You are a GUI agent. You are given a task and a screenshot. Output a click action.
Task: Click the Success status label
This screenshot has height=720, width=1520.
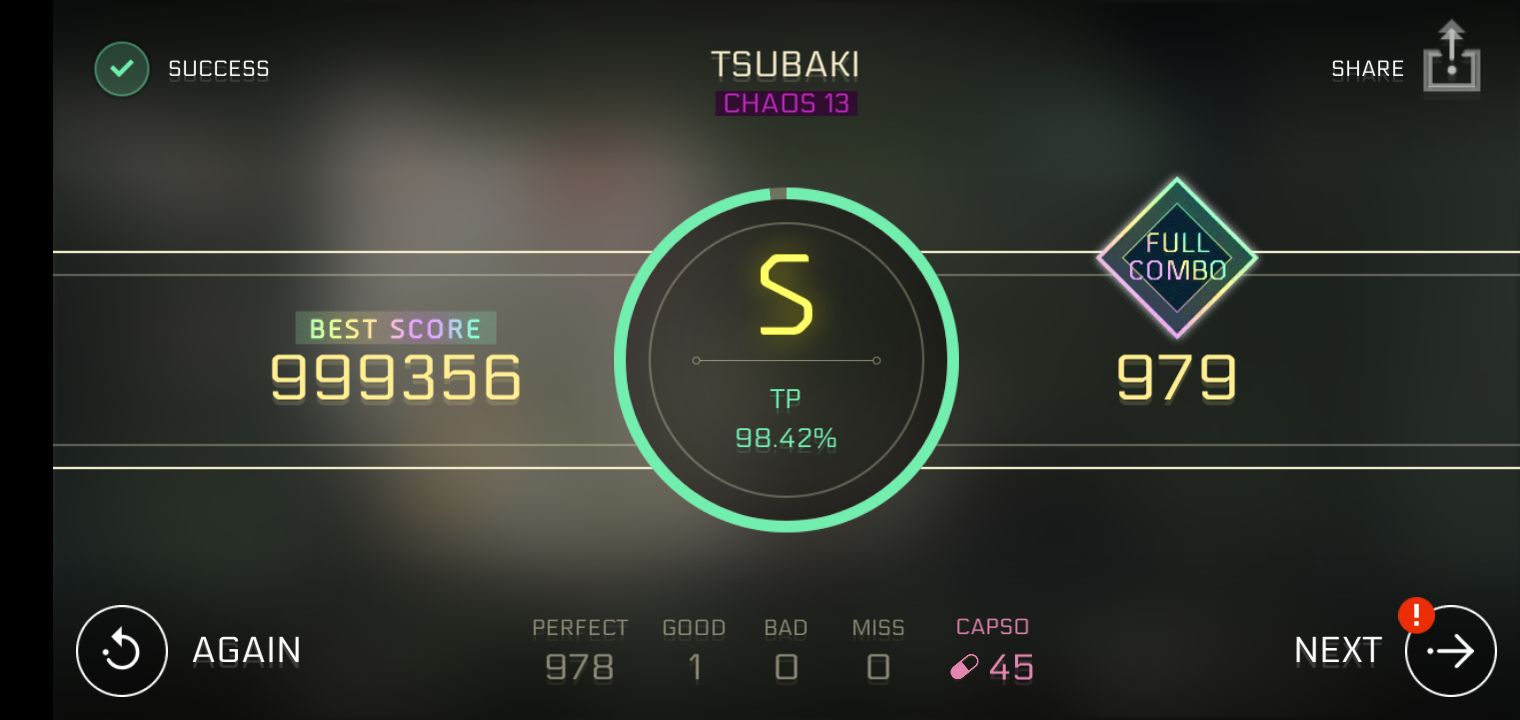click(218, 68)
